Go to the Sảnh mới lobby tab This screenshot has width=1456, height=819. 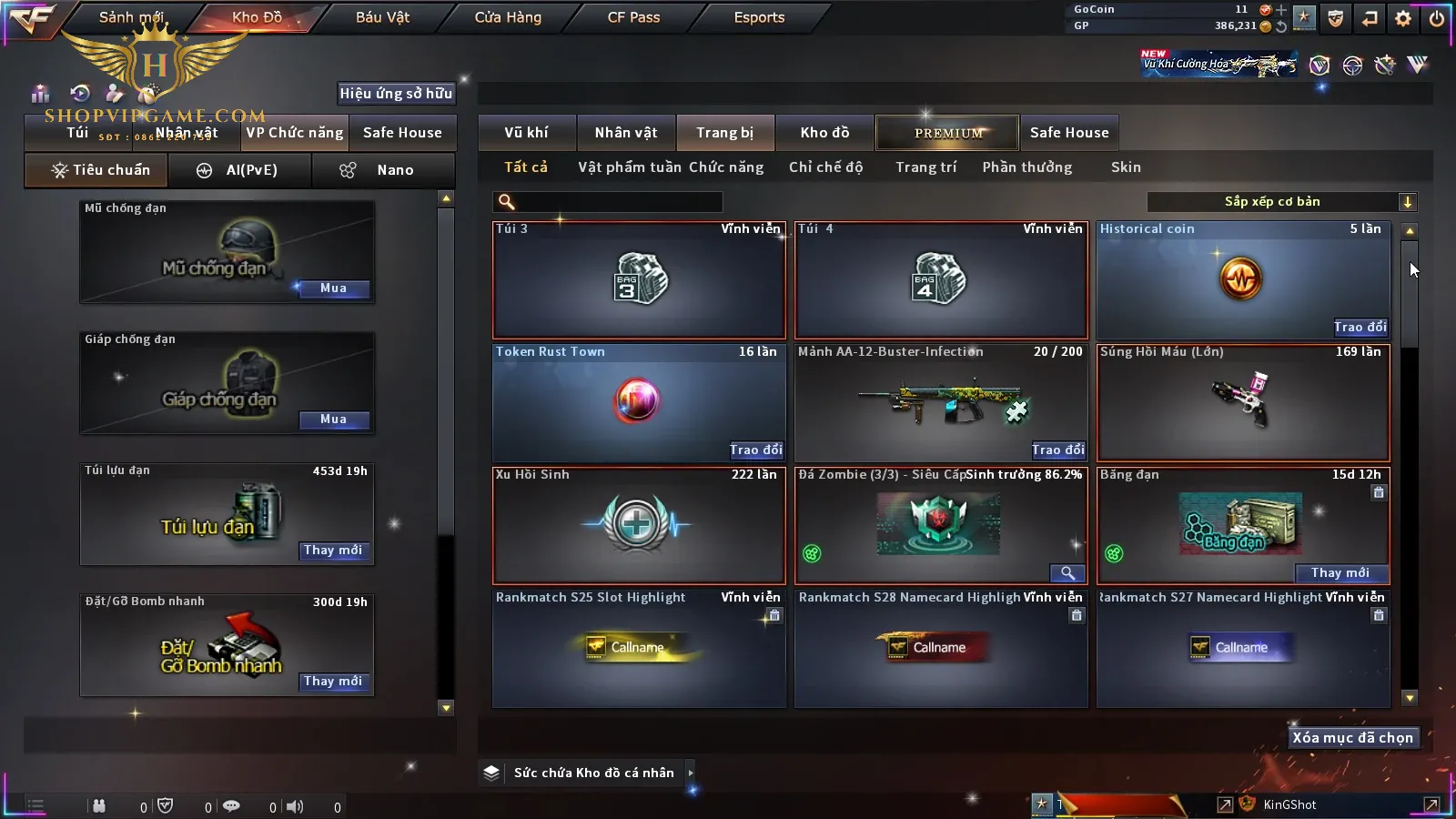(x=130, y=17)
